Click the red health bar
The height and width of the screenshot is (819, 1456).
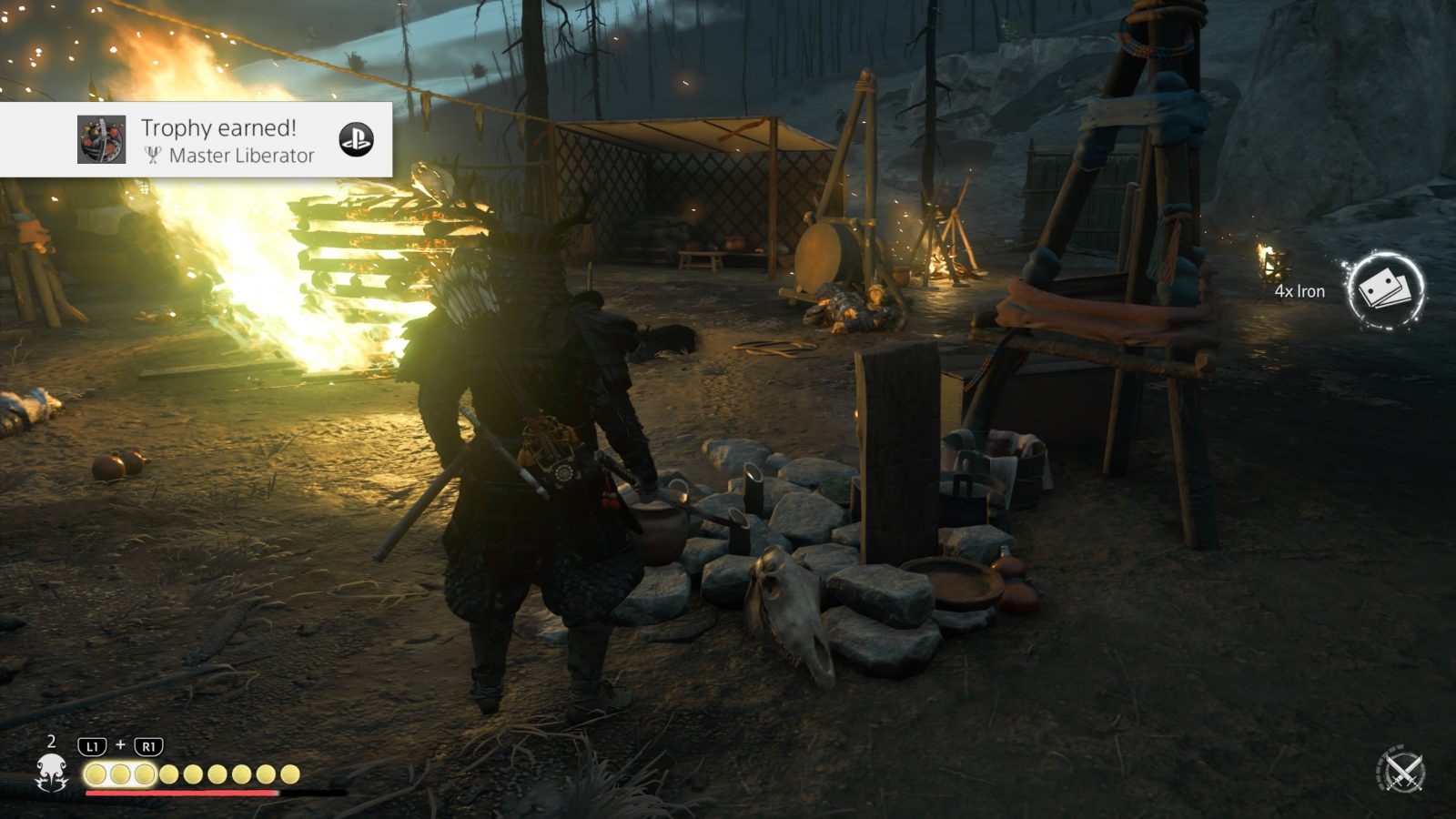click(182, 793)
